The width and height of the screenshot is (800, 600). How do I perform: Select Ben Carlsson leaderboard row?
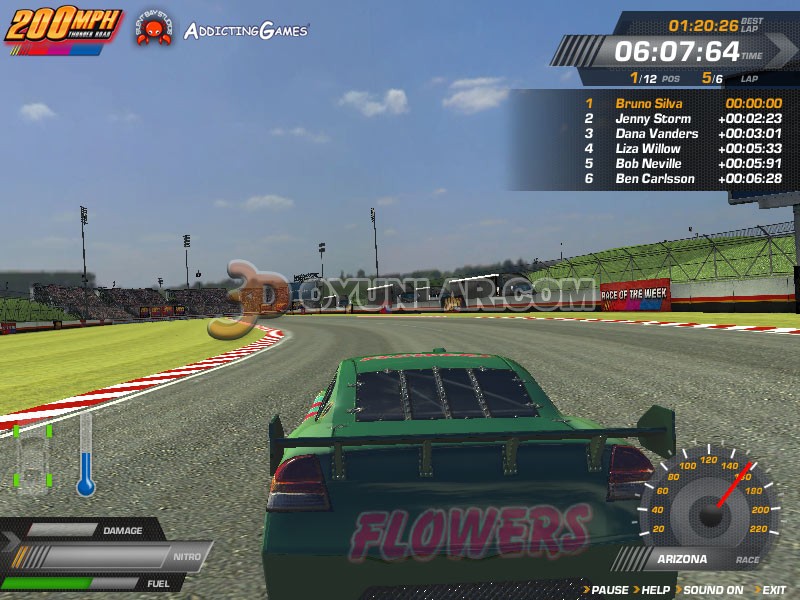[654, 178]
